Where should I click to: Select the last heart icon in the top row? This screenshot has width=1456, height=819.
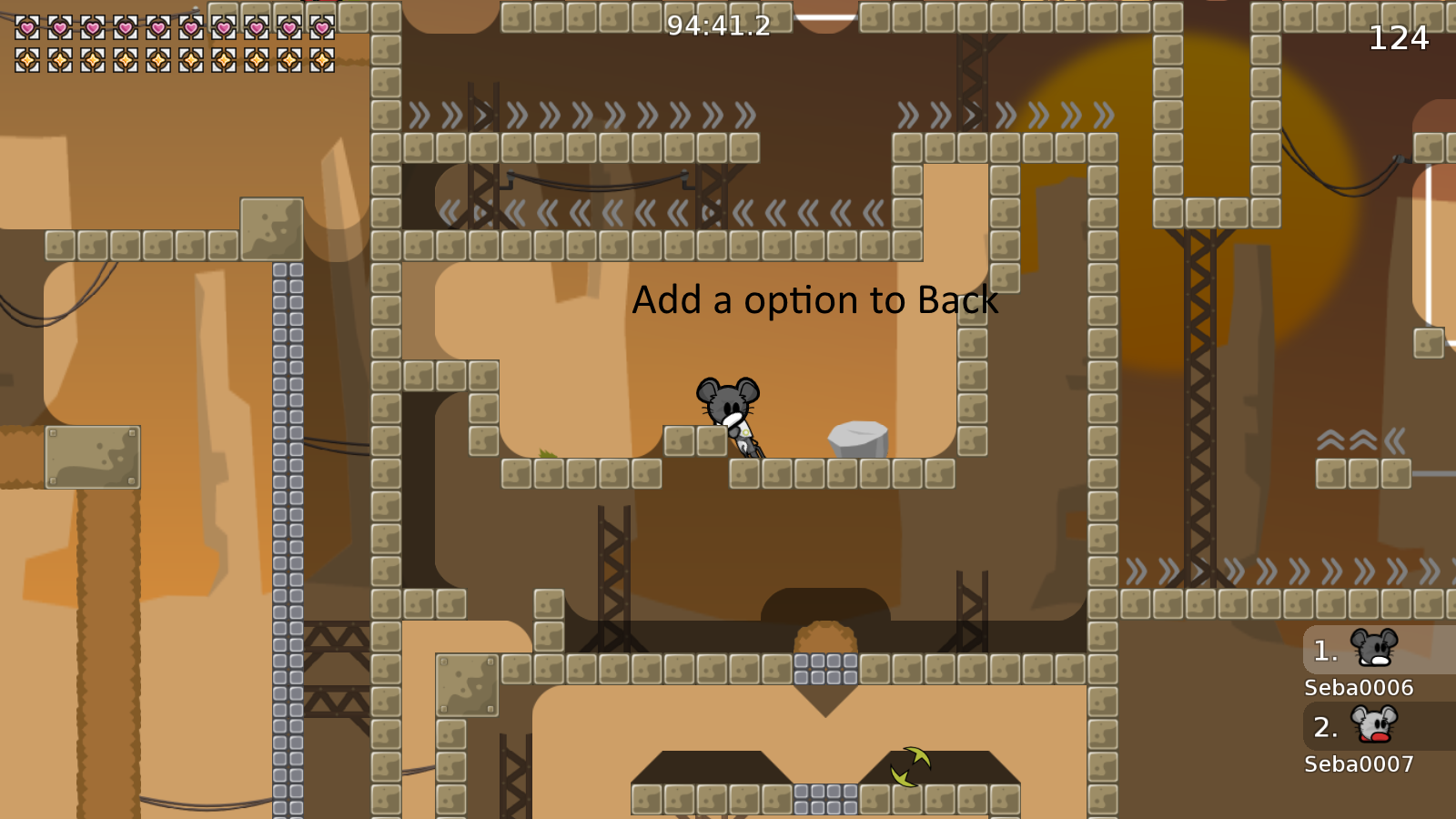point(322,28)
